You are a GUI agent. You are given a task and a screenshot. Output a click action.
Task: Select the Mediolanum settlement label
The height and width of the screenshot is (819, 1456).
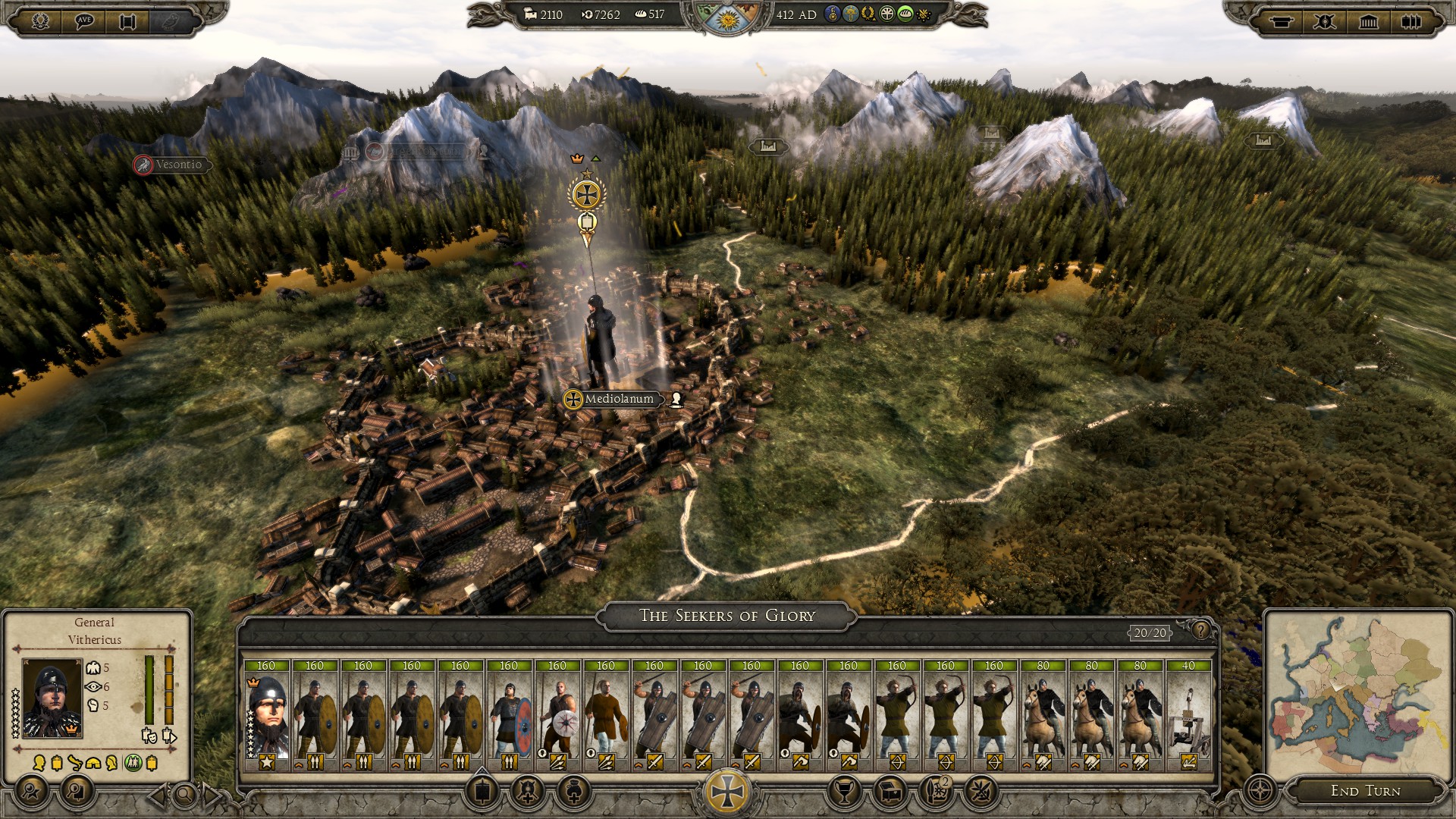coord(618,399)
